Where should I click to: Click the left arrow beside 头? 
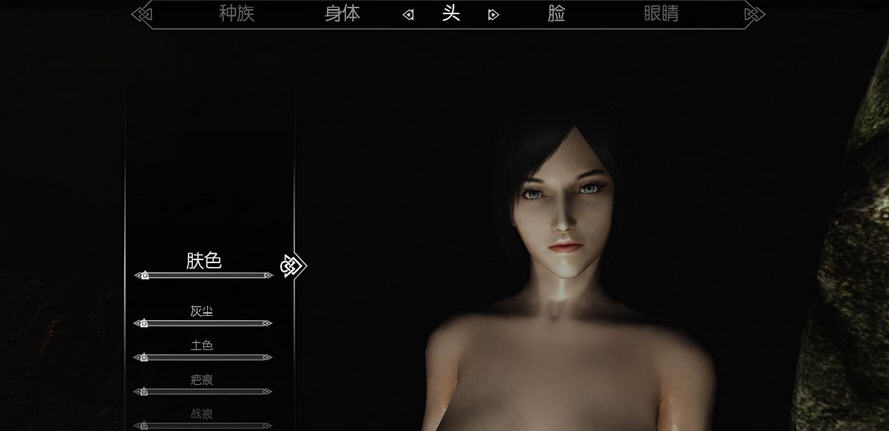[x=407, y=15]
